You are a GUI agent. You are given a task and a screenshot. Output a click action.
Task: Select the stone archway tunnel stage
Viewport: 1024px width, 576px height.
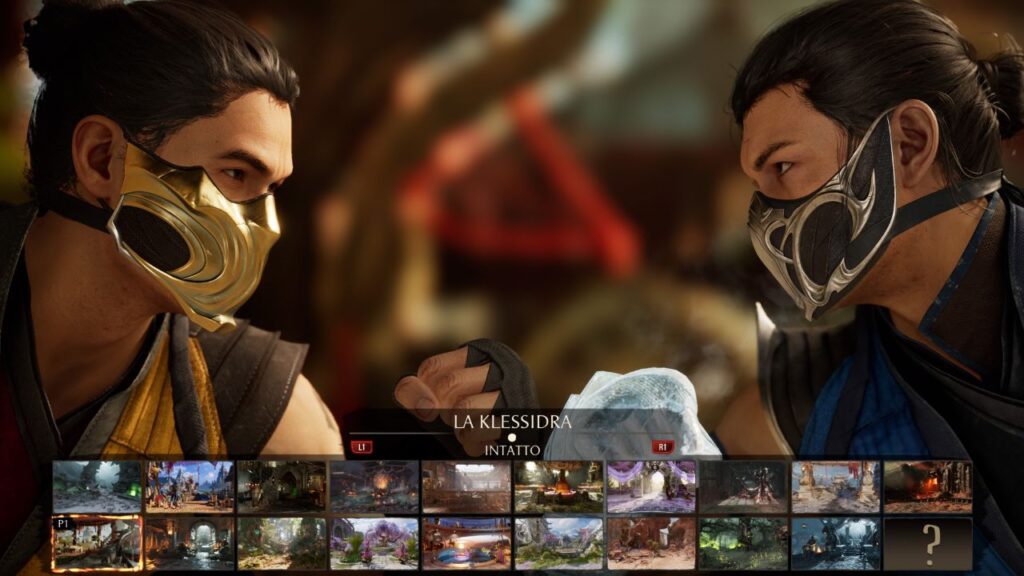[x=190, y=543]
